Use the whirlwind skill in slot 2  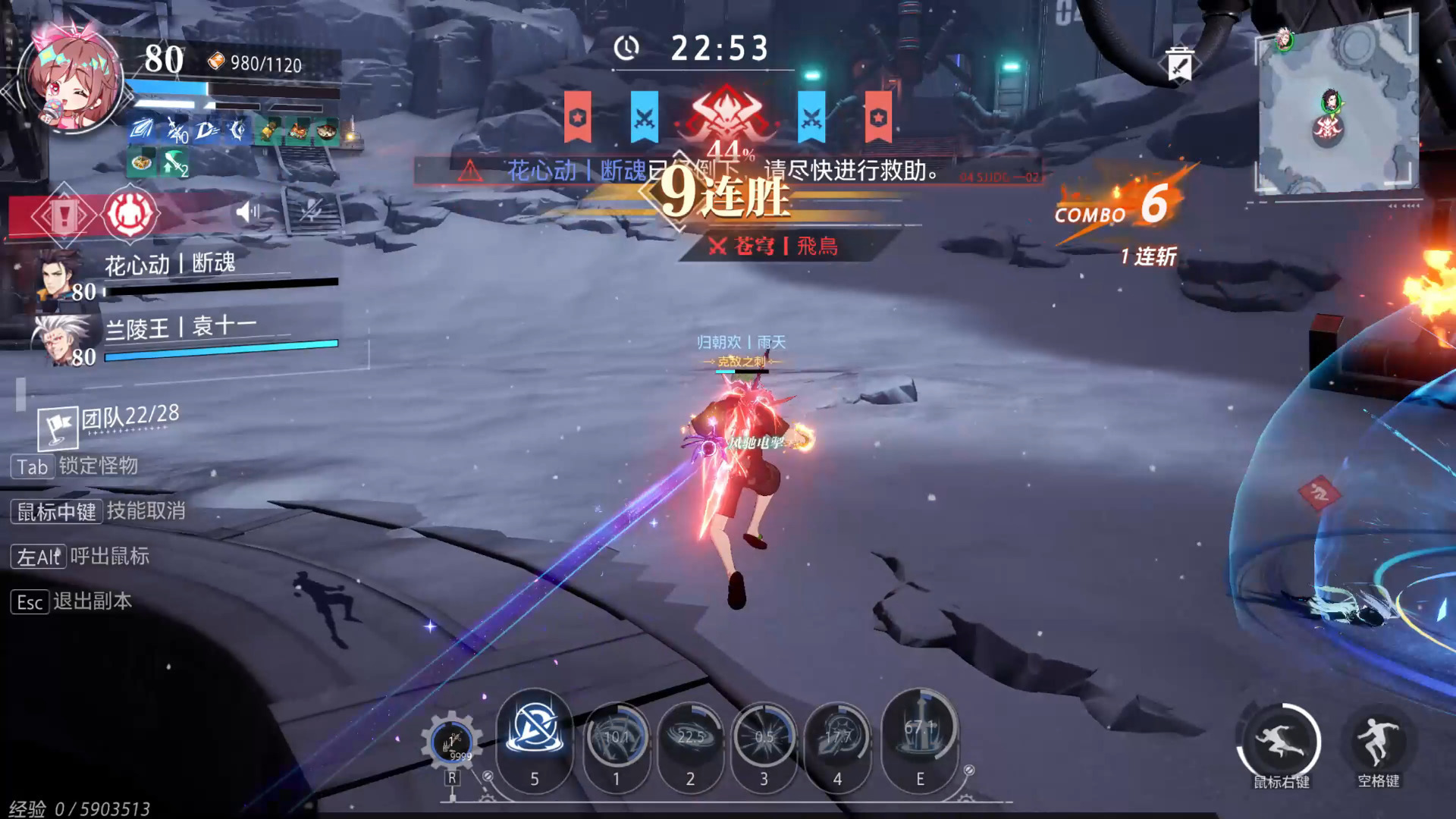click(x=690, y=738)
